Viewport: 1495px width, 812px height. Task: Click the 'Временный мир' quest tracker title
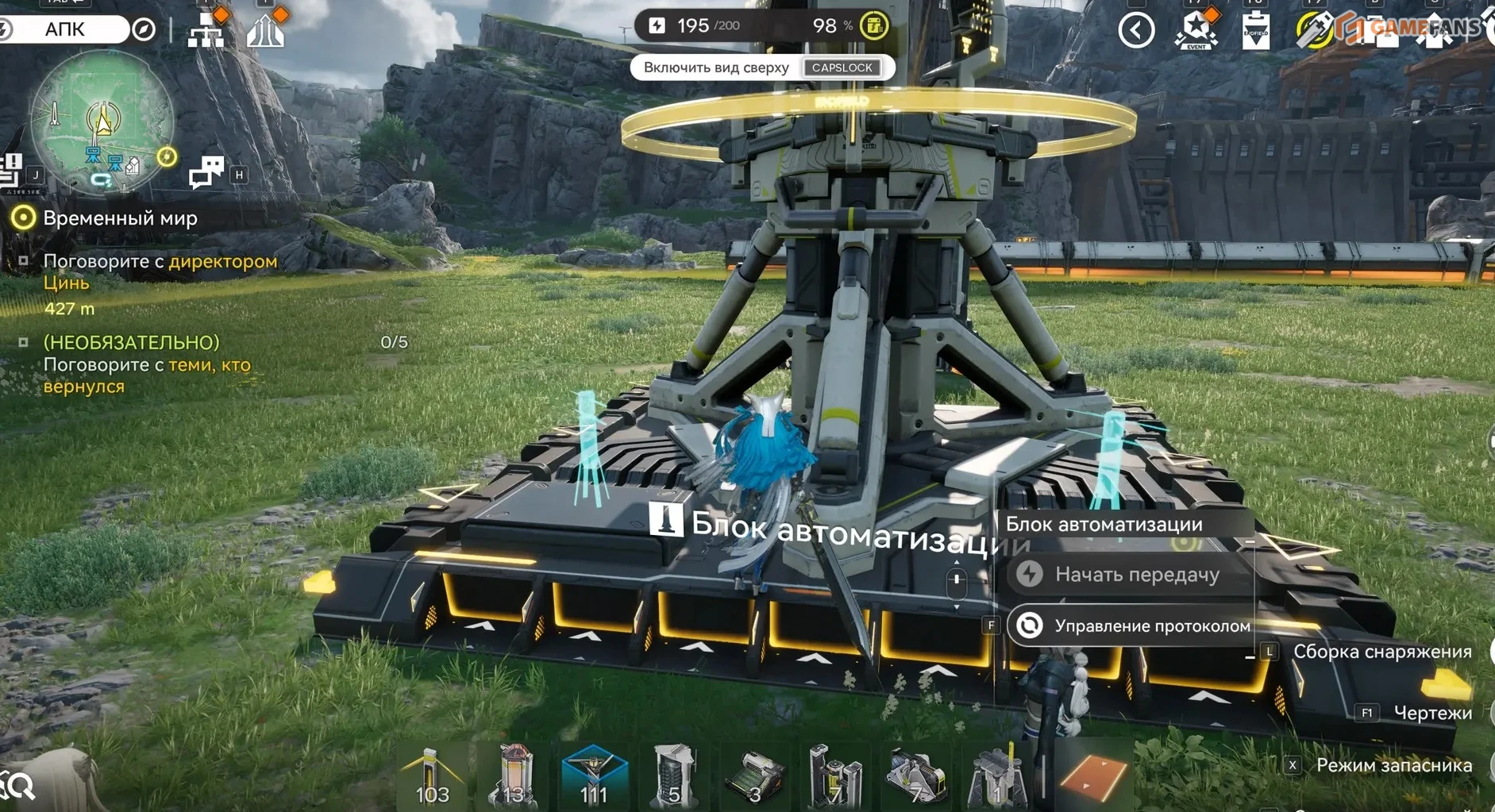120,218
